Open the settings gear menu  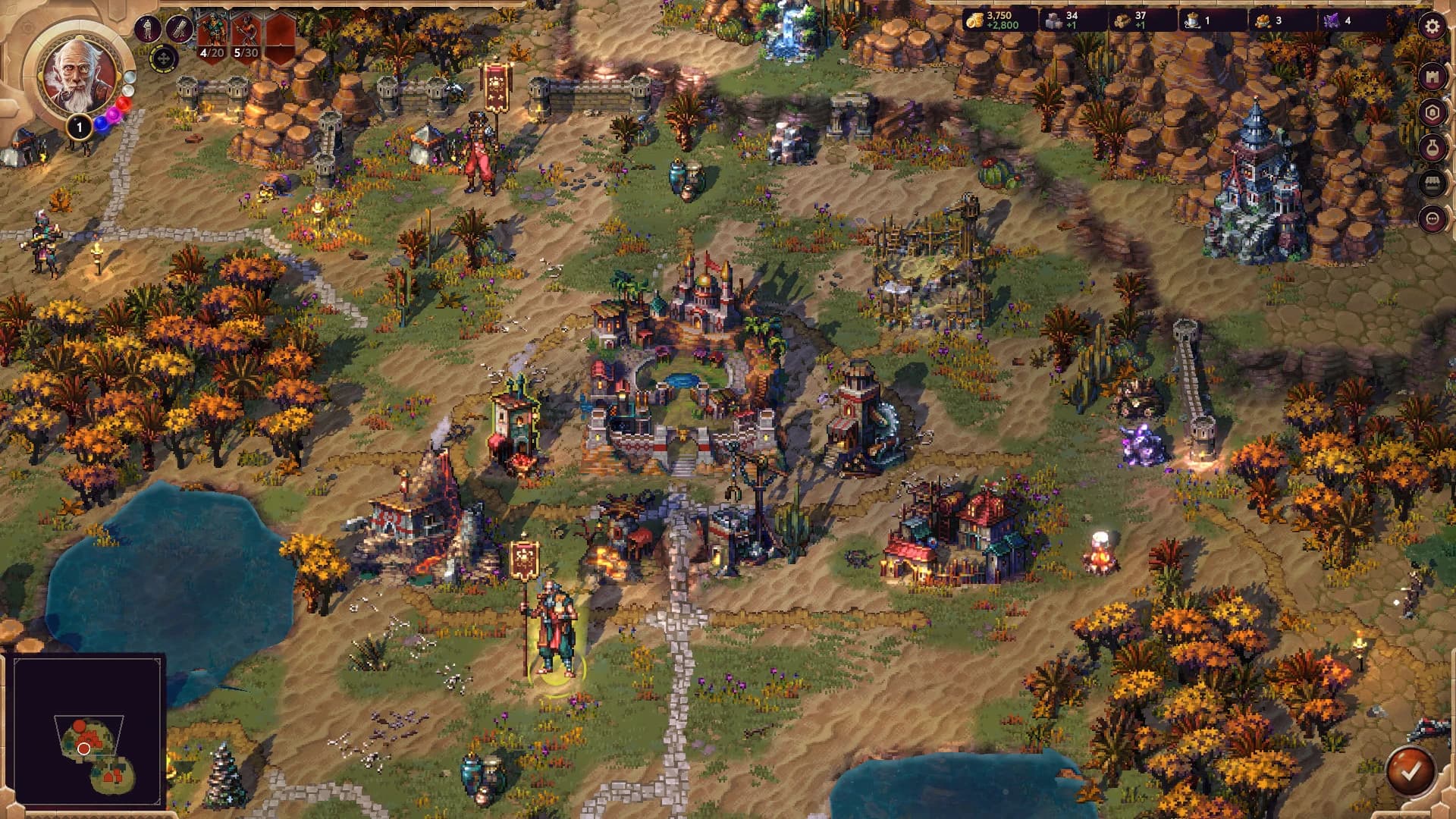pyautogui.click(x=1433, y=26)
